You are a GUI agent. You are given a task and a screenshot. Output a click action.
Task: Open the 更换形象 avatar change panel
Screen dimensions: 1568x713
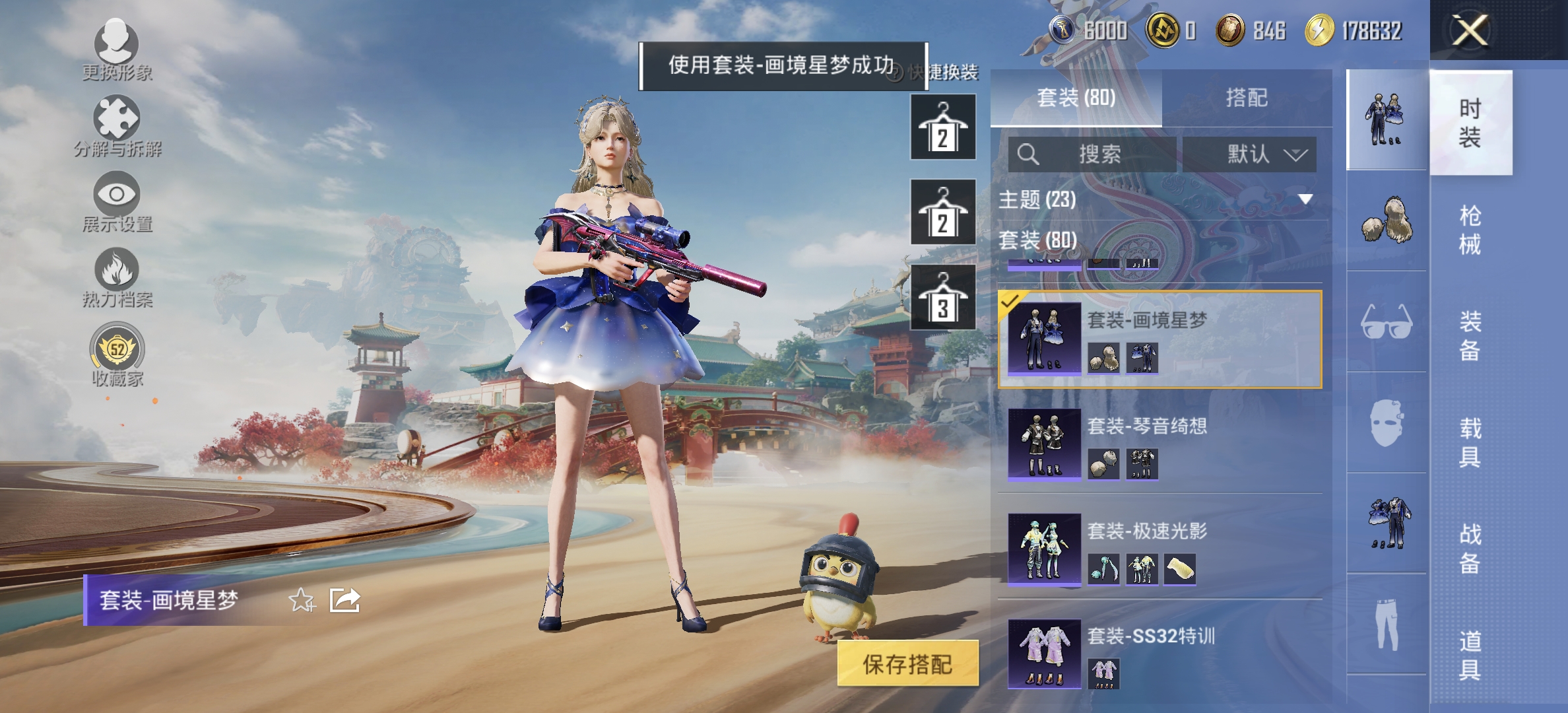pos(115,50)
